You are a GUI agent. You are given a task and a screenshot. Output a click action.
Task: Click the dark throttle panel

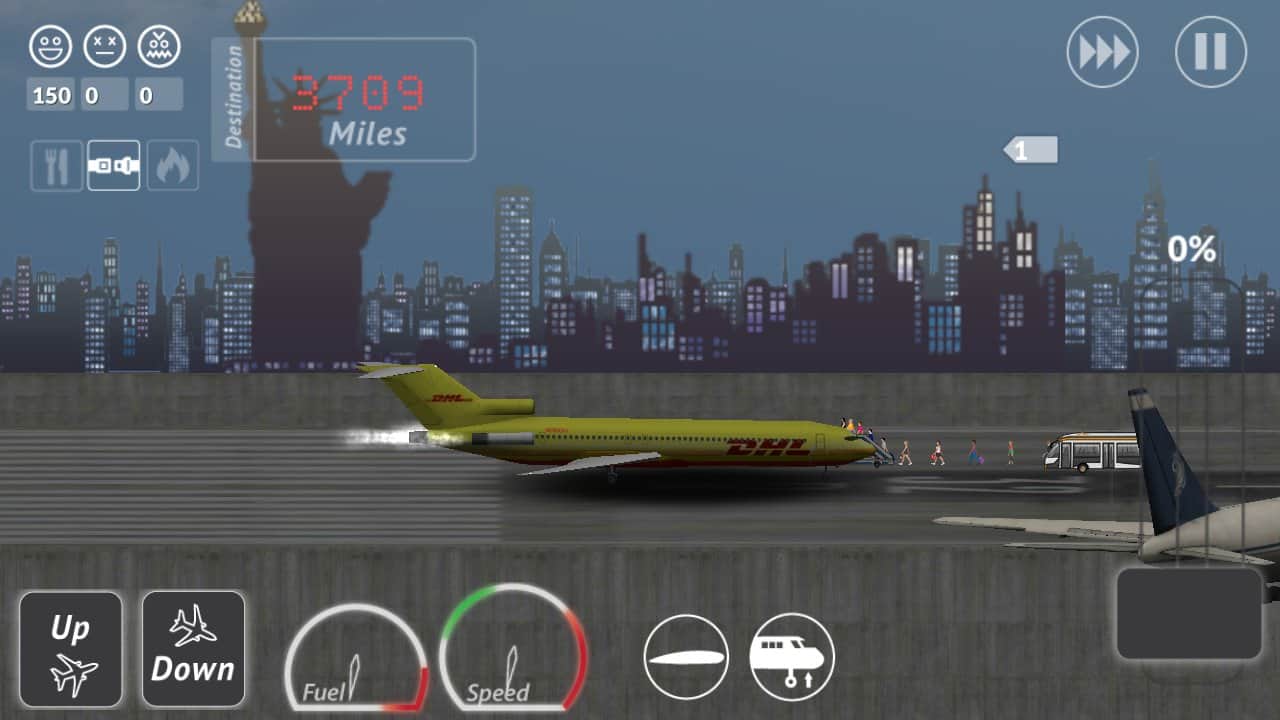click(1189, 613)
